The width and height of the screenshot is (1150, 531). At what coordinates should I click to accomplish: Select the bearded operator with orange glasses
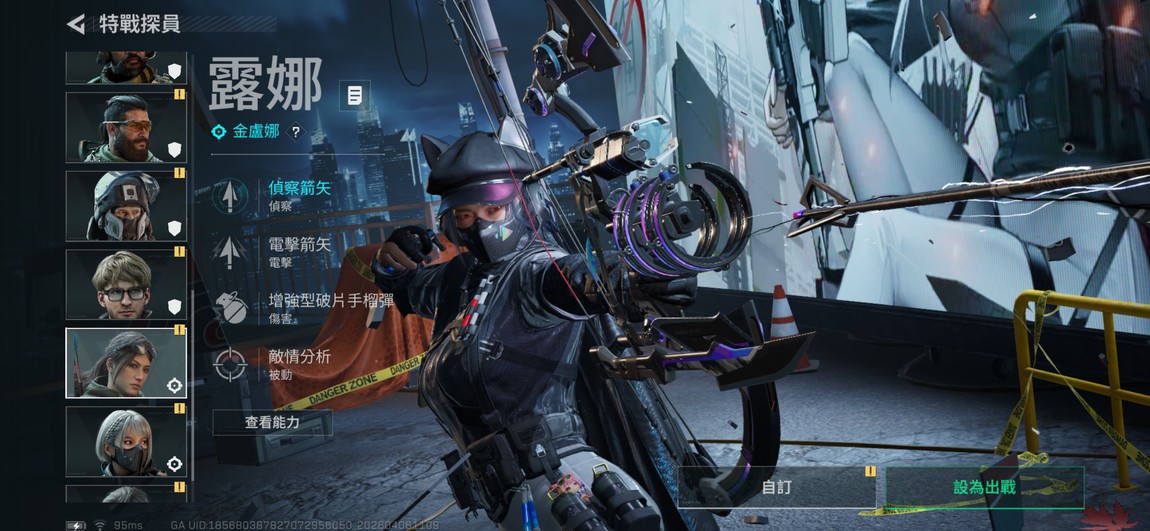[x=125, y=127]
